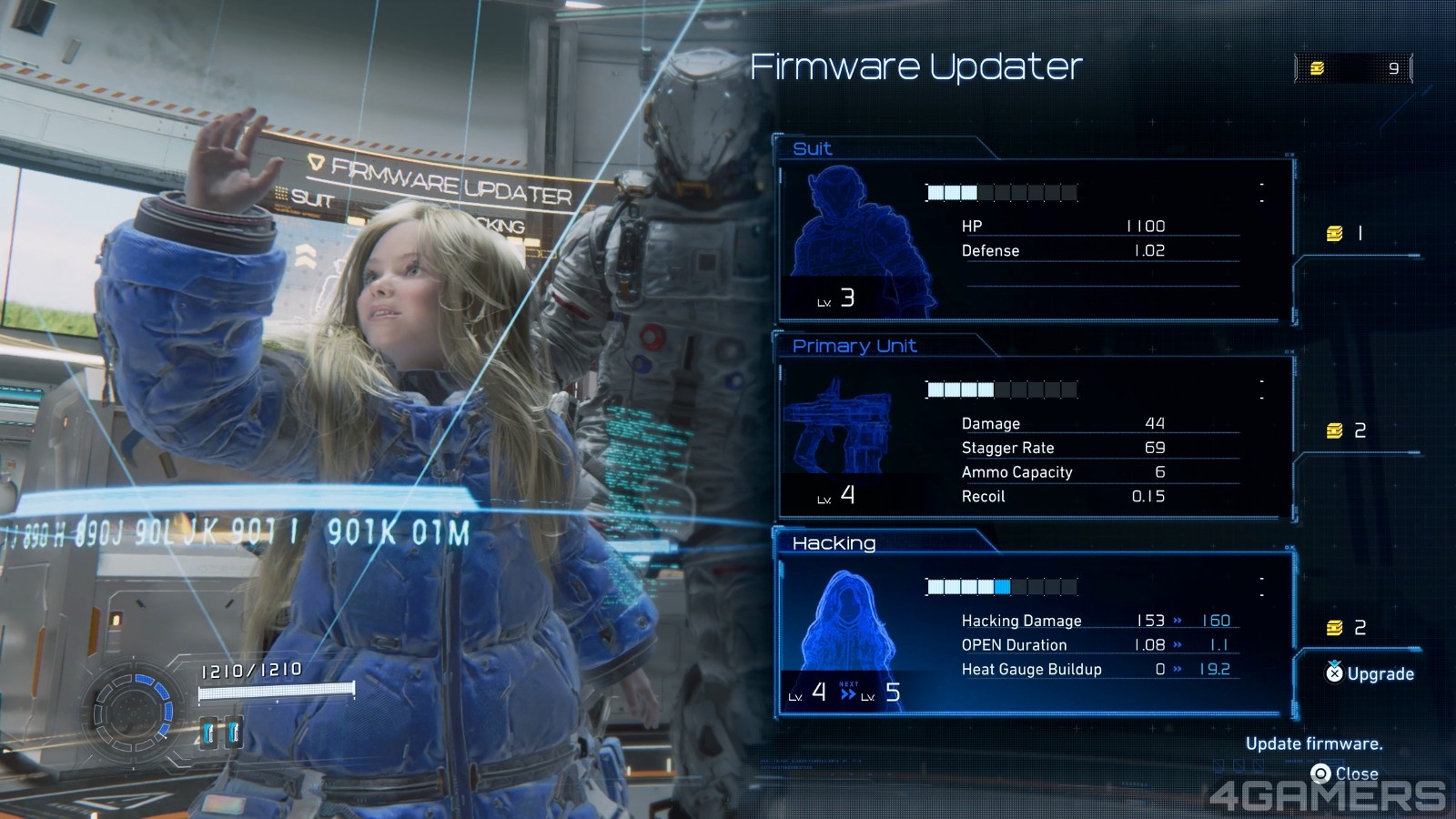The height and width of the screenshot is (819, 1456).
Task: Select the Suit firmware panel
Action: point(1036,240)
